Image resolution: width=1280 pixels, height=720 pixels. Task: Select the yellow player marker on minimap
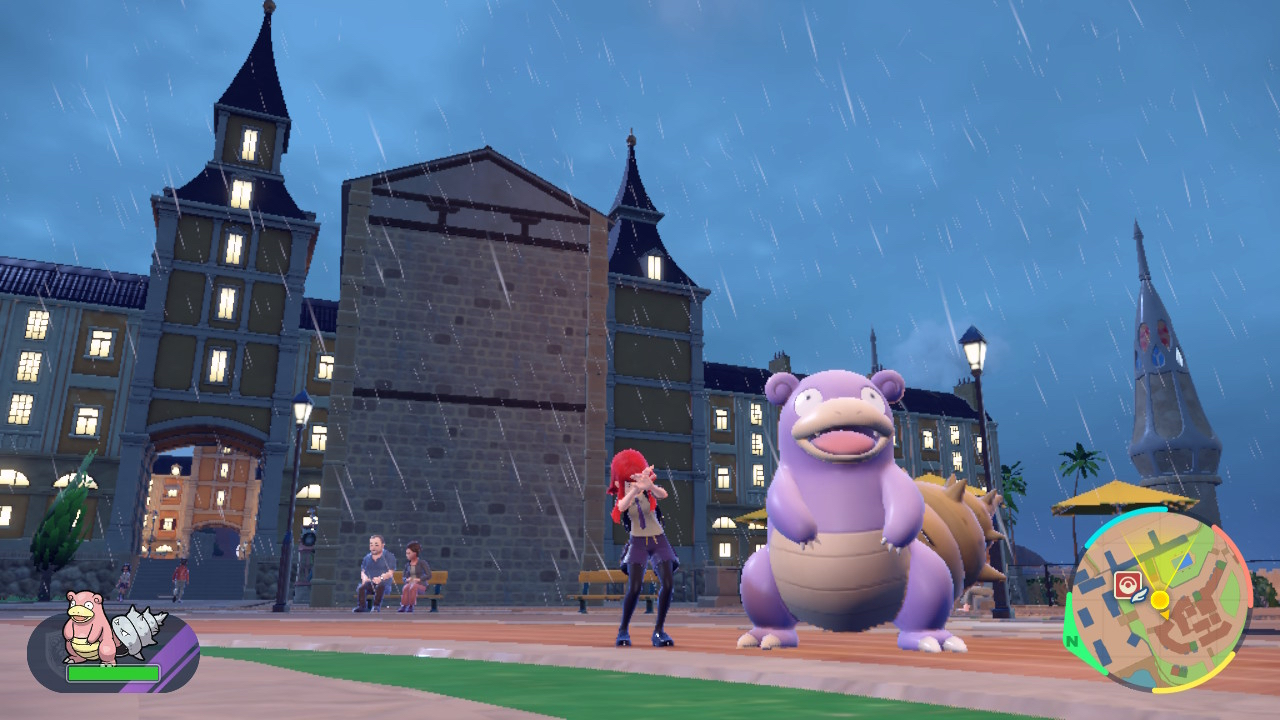pos(1159,600)
